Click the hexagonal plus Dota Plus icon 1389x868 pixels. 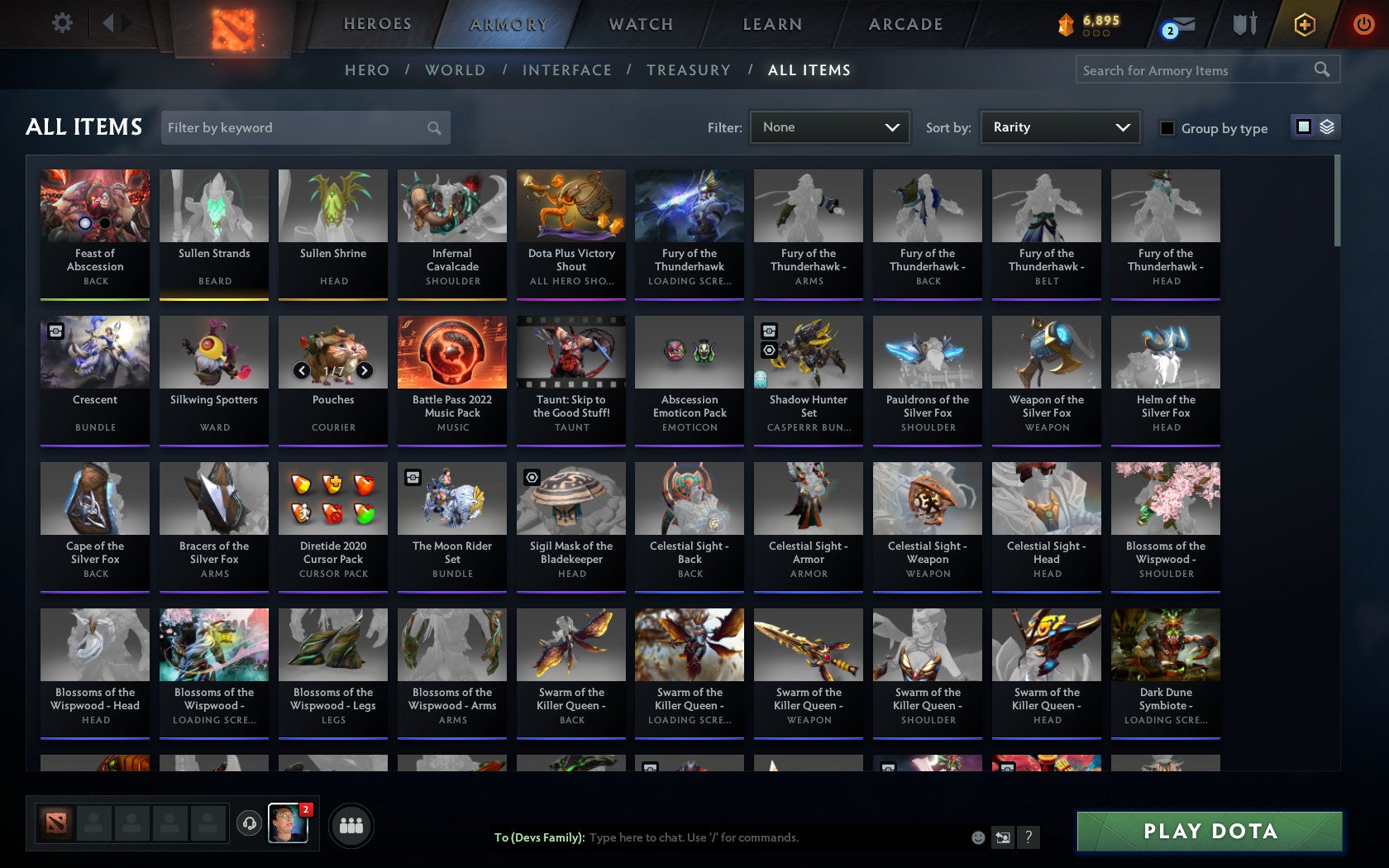tap(1305, 25)
